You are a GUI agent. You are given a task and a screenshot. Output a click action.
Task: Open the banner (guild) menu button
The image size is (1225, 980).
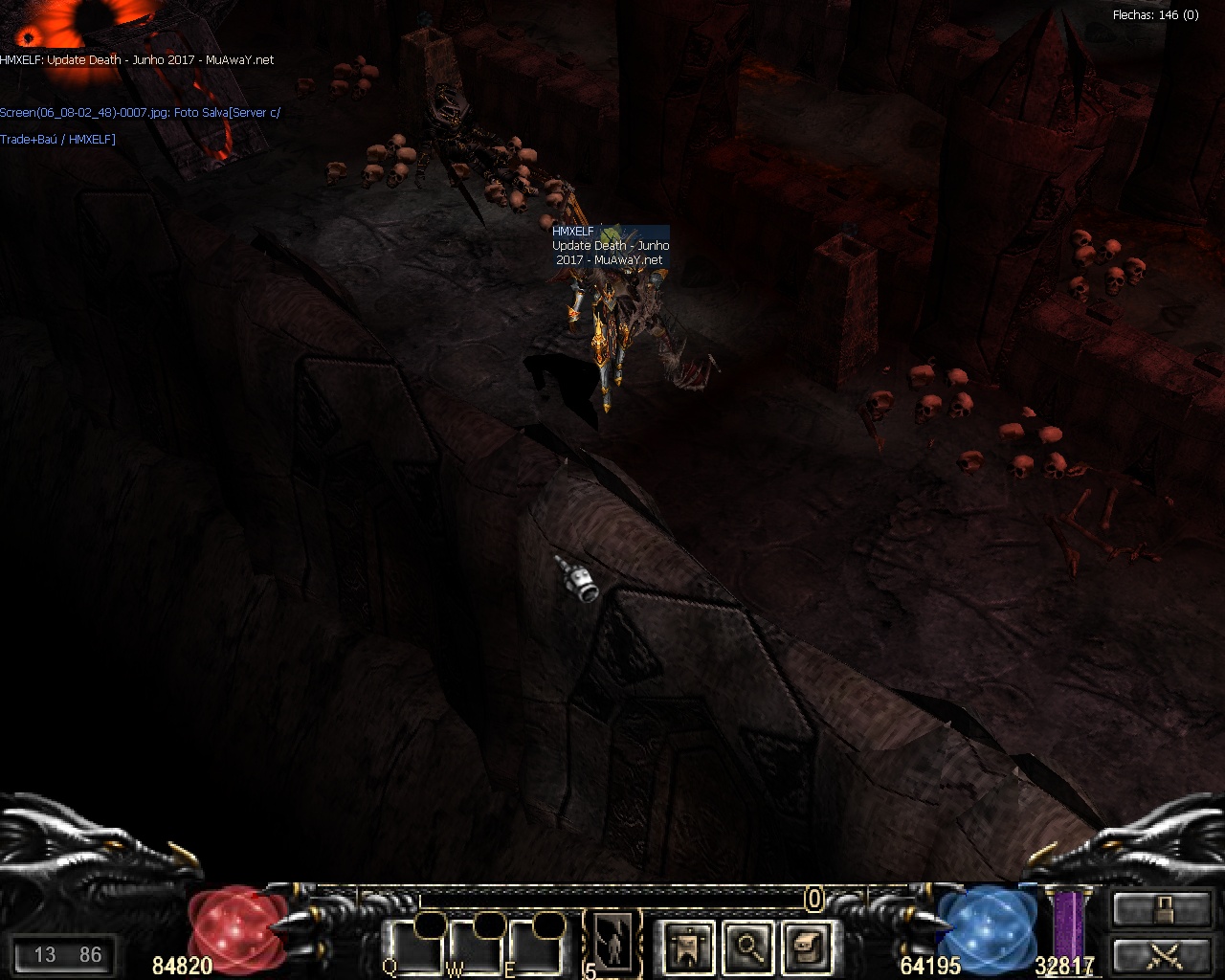[687, 946]
